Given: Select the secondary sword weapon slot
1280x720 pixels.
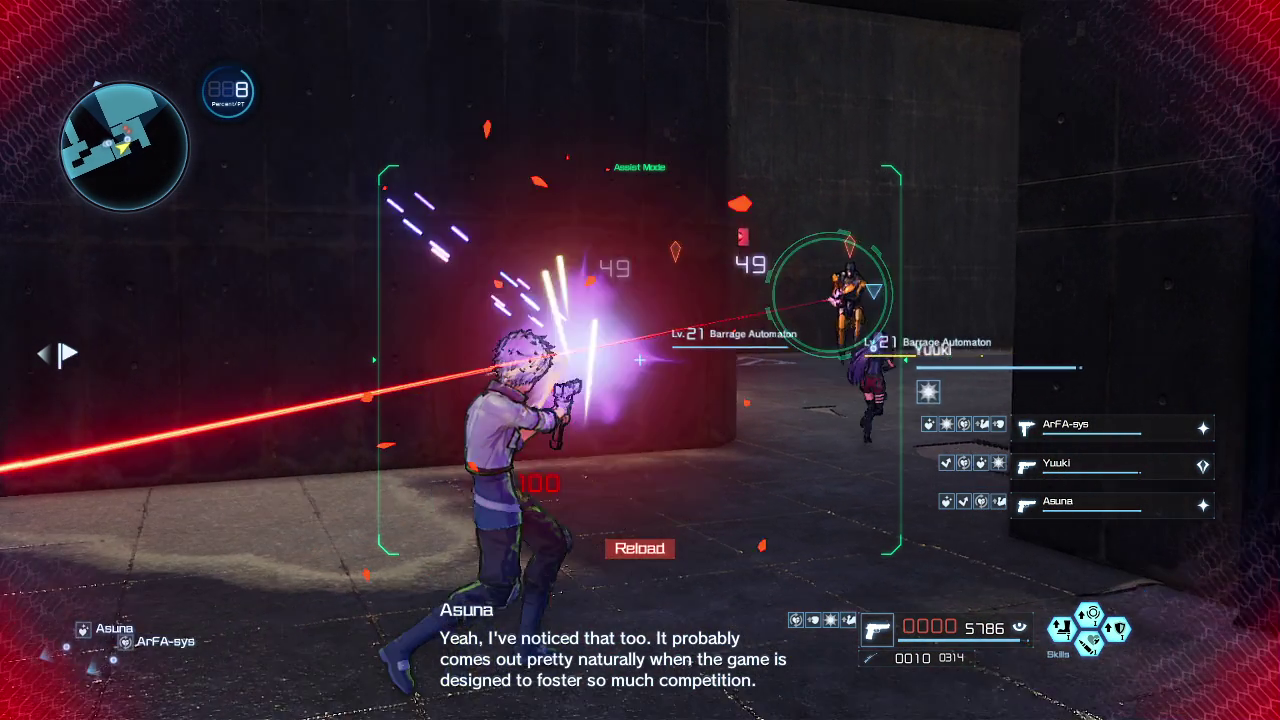Looking at the screenshot, I should tap(871, 658).
